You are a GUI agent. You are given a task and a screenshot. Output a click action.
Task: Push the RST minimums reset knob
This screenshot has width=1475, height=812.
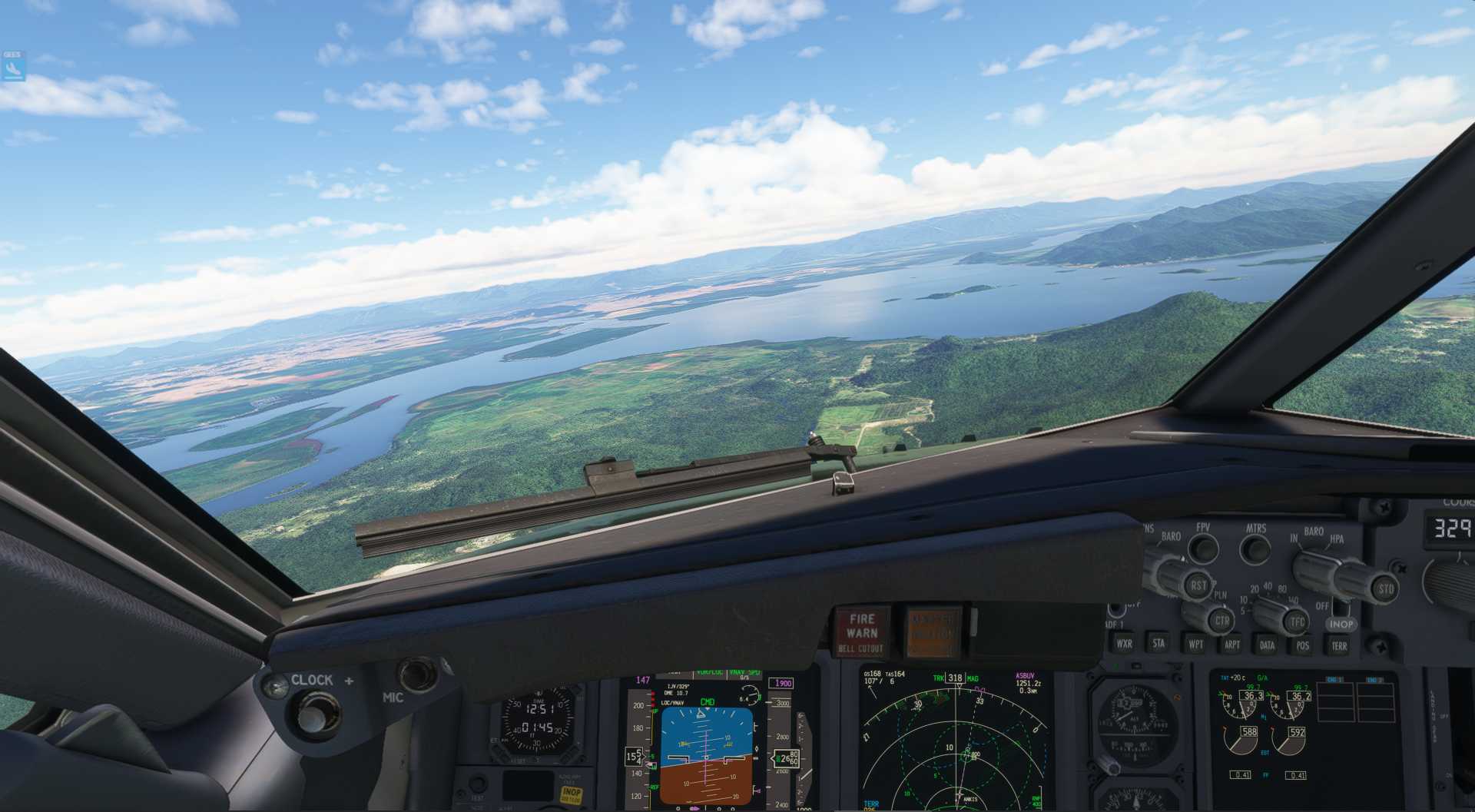coord(1198,585)
